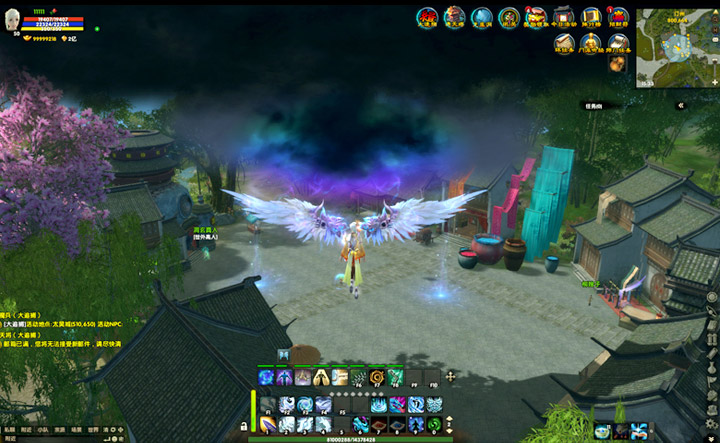Toggle the hotbar padlock
This screenshot has height=443, width=720.
(x=244, y=426)
